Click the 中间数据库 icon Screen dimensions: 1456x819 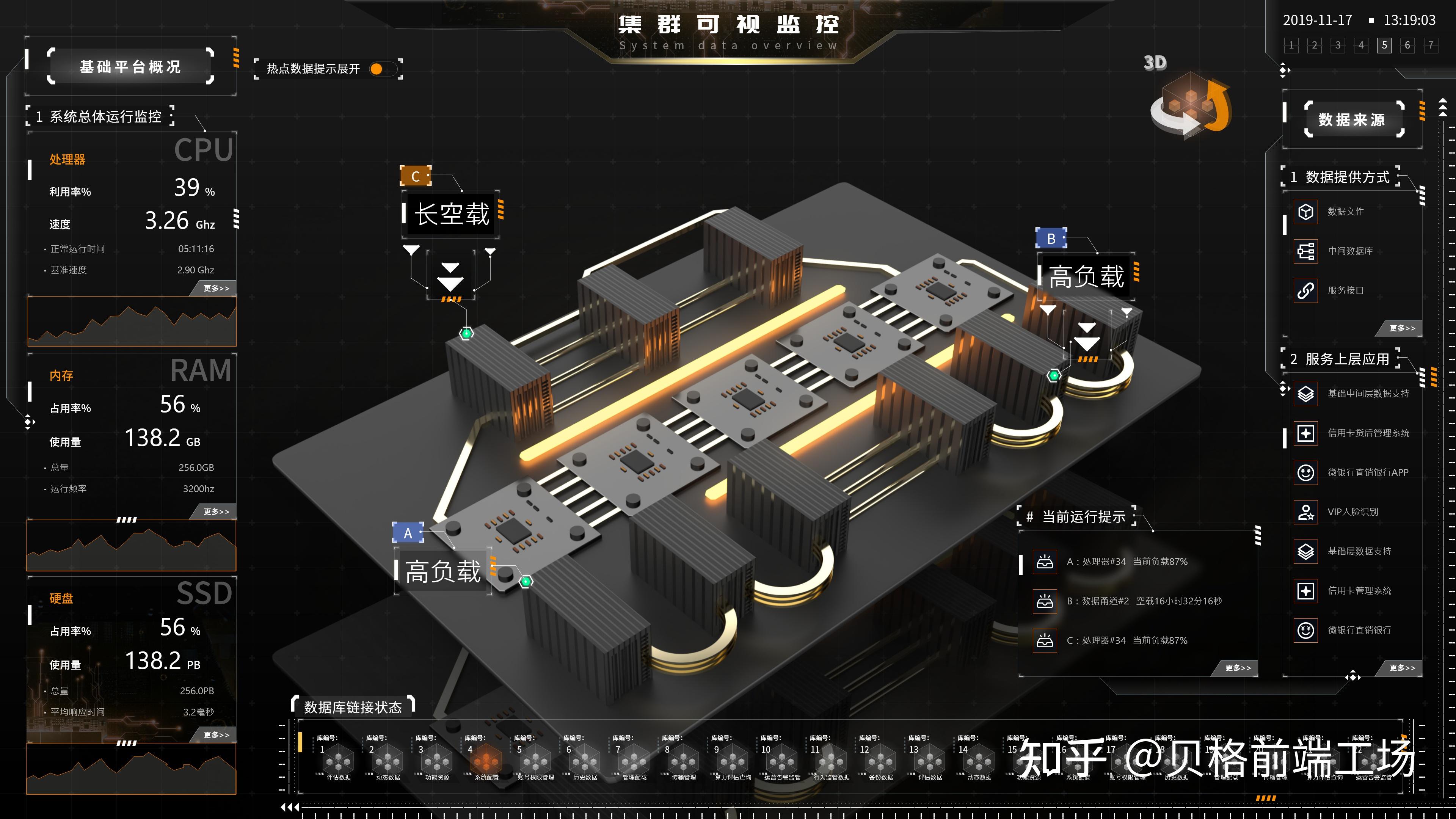pos(1305,250)
